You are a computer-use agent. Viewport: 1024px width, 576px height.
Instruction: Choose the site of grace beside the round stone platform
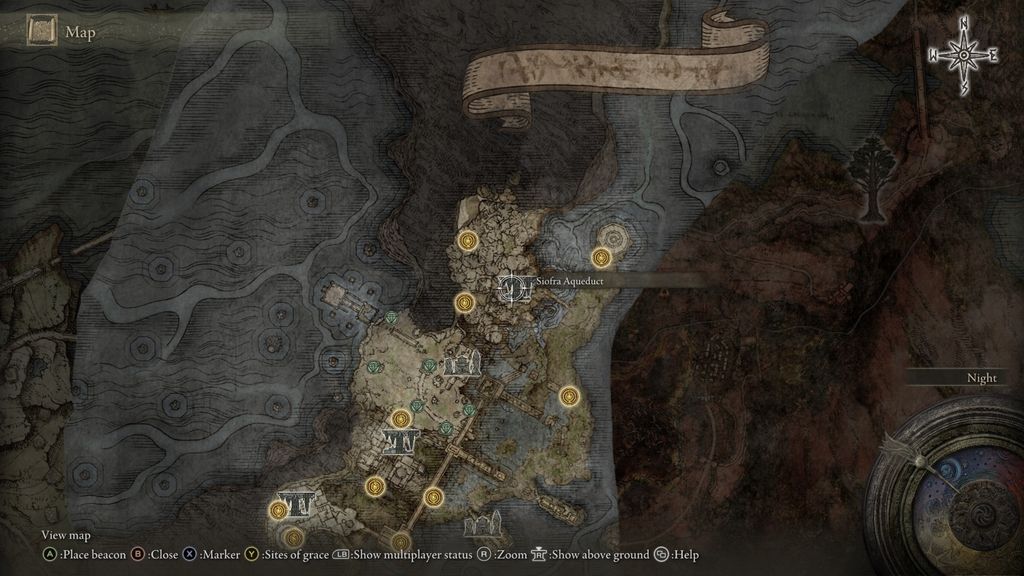coord(601,257)
